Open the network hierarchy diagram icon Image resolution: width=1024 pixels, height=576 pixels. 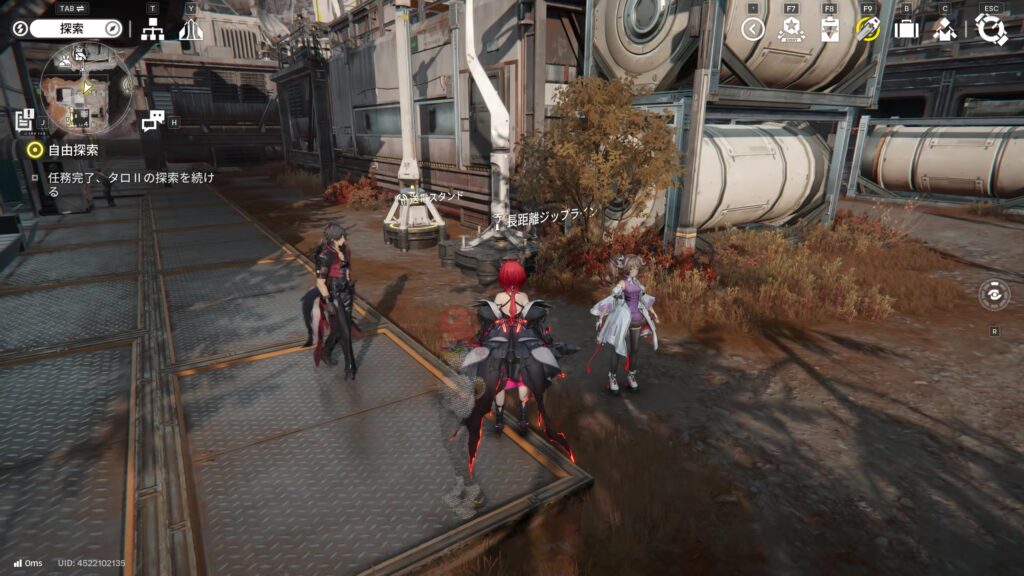click(152, 30)
